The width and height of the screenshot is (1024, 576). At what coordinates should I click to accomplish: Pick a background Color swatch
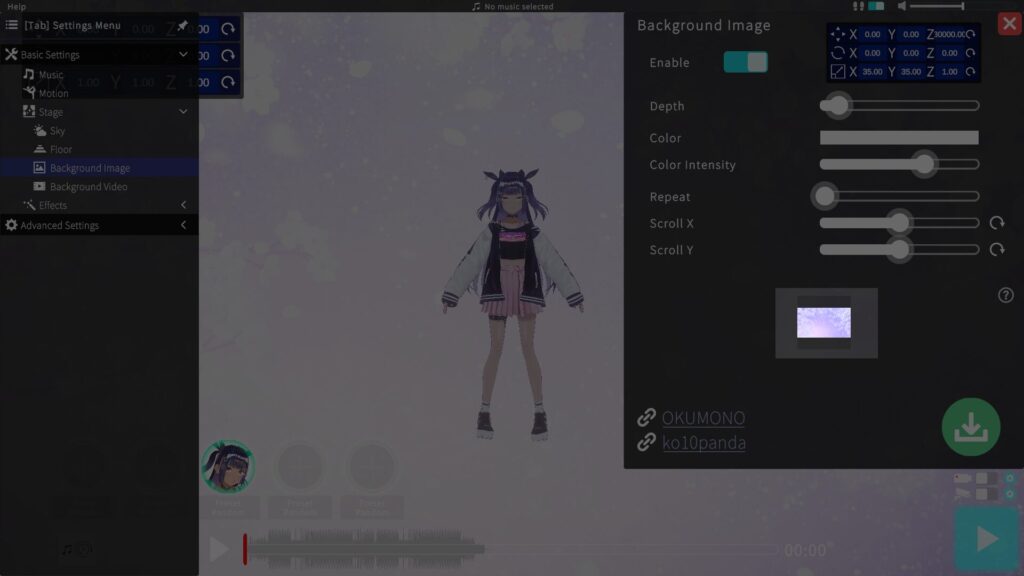click(899, 138)
